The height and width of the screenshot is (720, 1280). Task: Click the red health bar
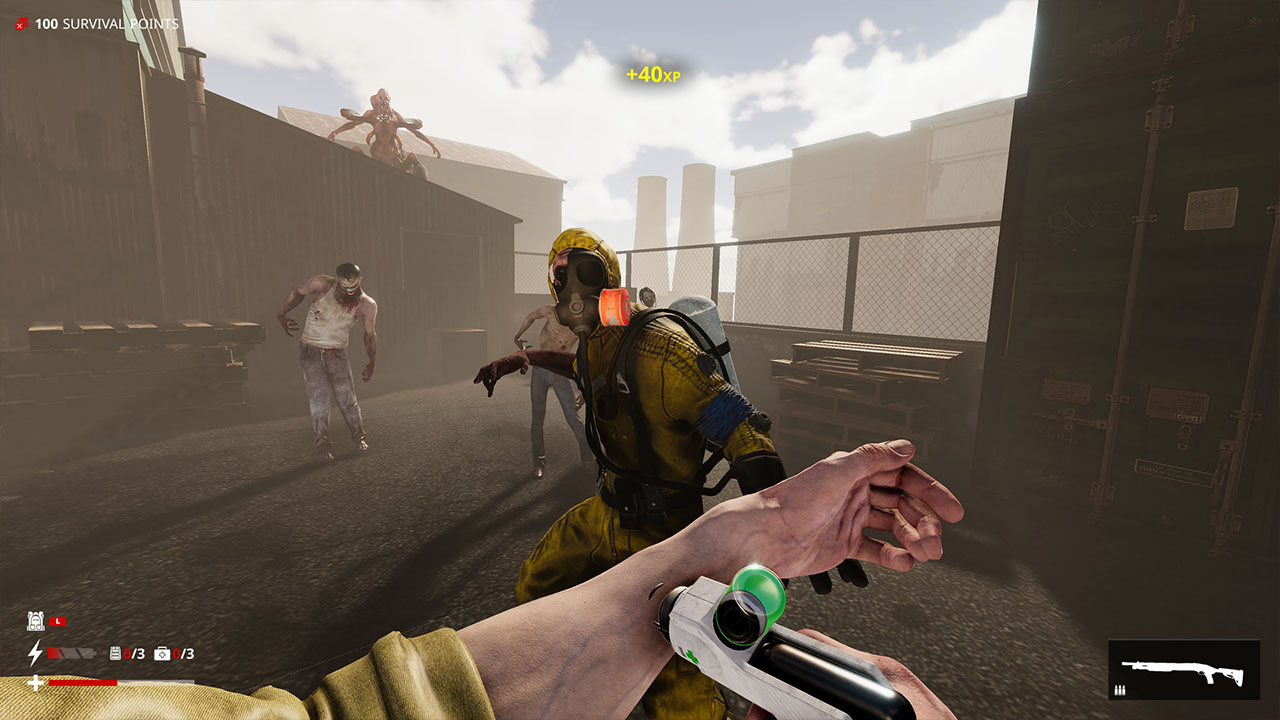(81, 682)
